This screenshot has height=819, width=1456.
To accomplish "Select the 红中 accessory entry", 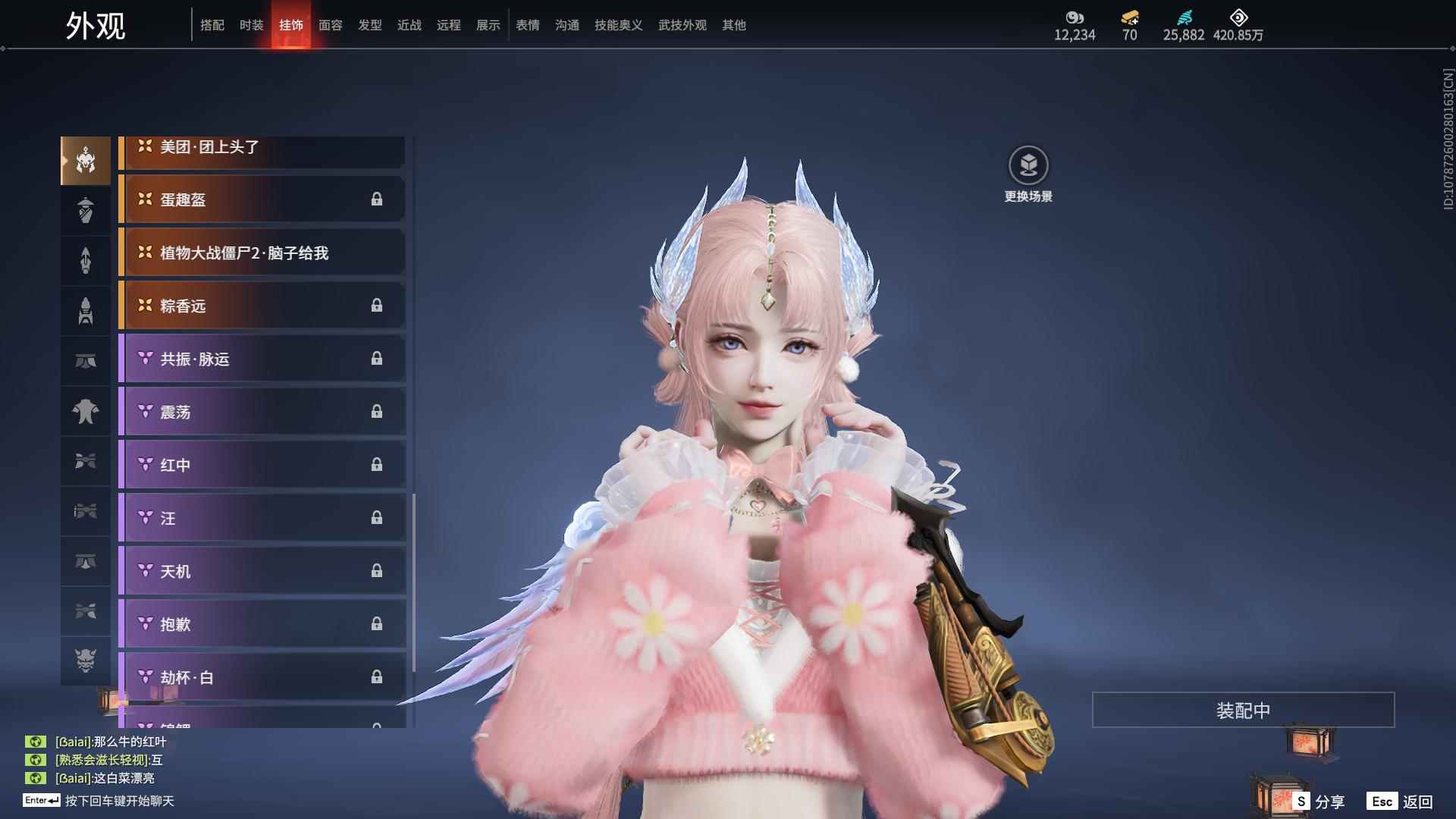I will [262, 465].
